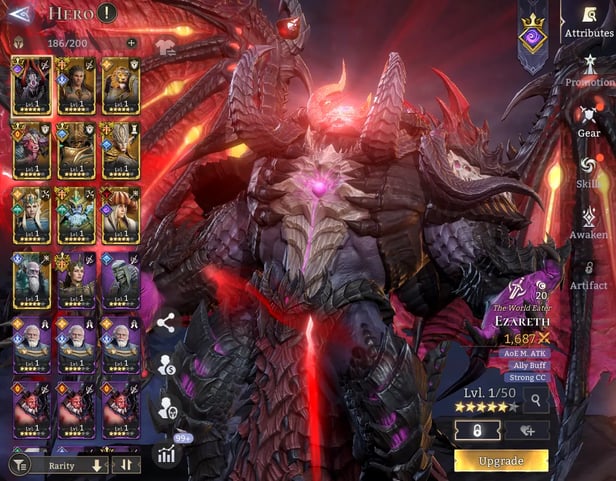The image size is (616, 481).
Task: Share the hero via the share icon
Action: pos(165,322)
